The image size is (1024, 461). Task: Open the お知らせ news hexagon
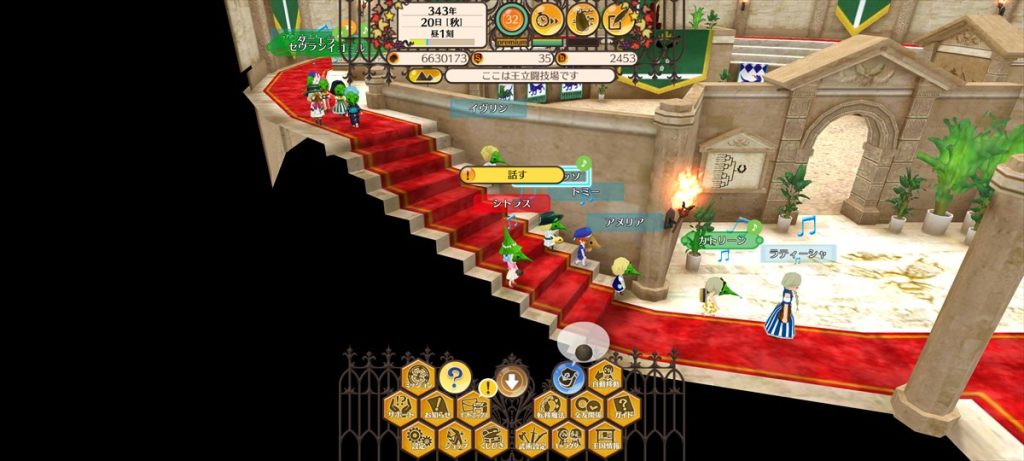(438, 406)
